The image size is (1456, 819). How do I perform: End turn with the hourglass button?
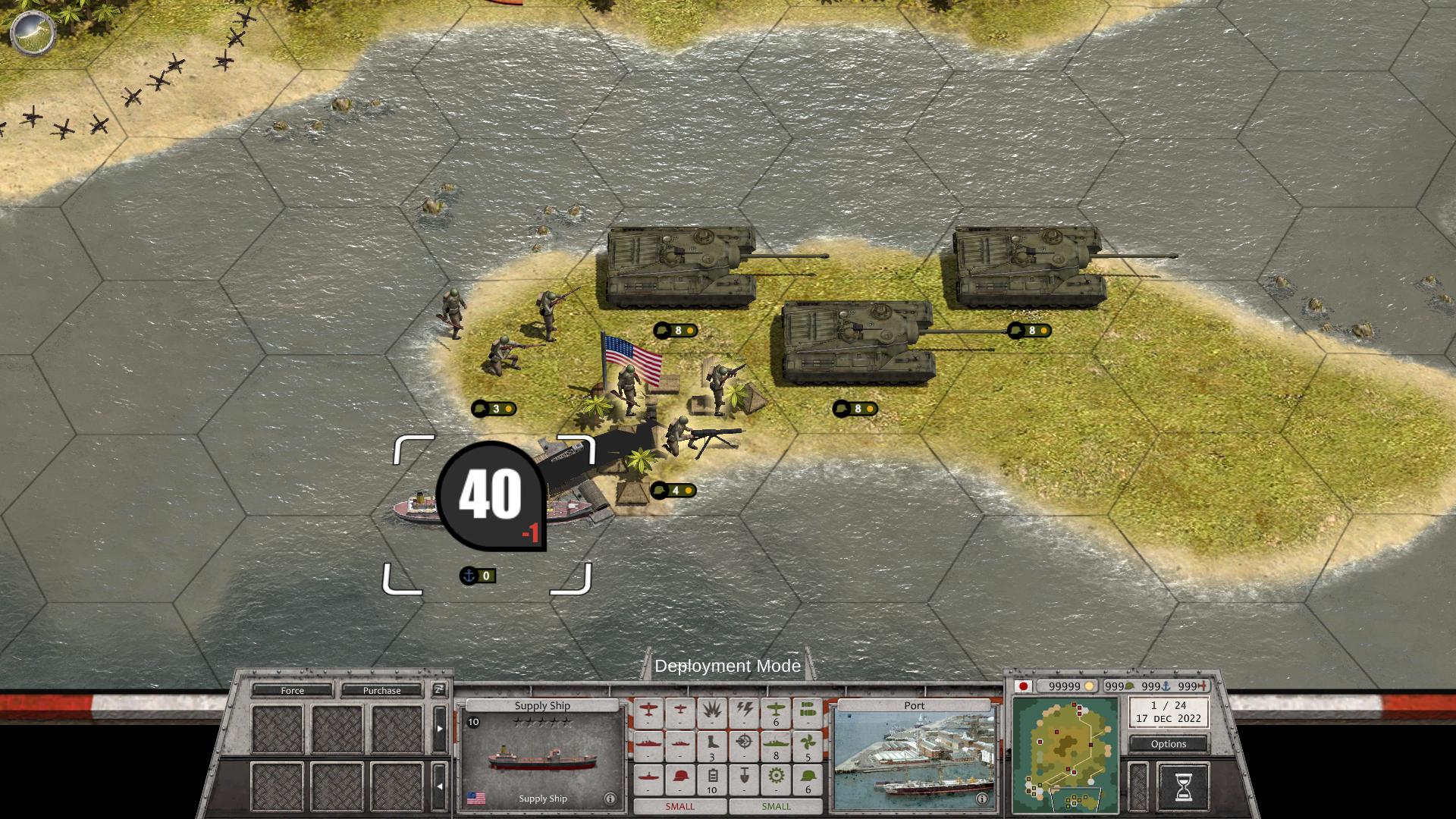coord(1183,787)
